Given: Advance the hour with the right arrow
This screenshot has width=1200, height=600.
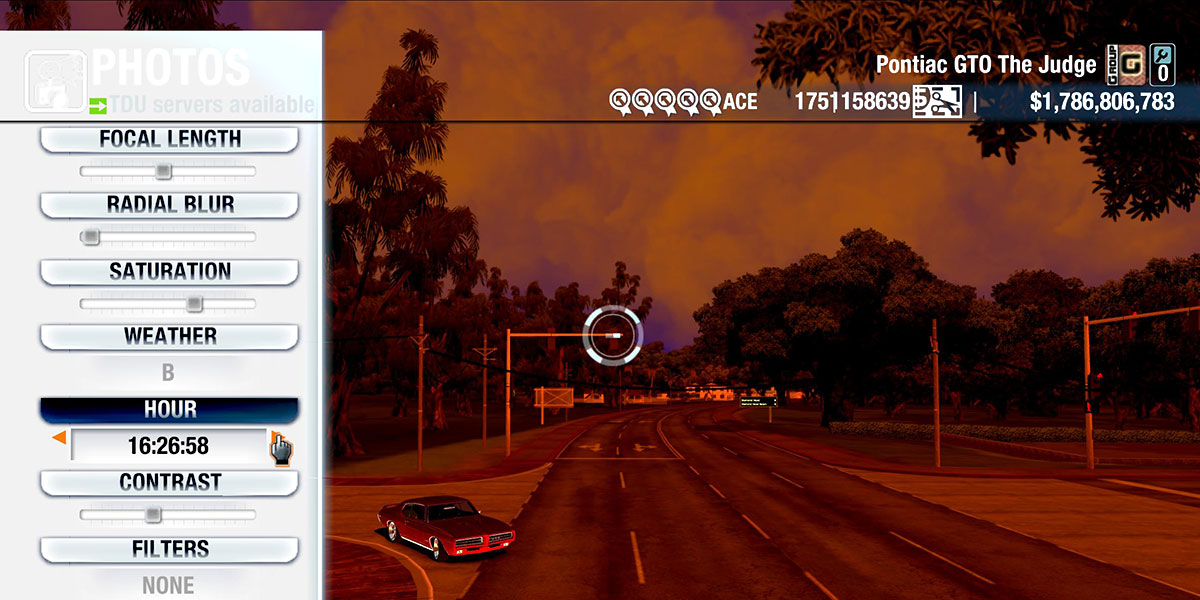Looking at the screenshot, I should coord(274,438).
